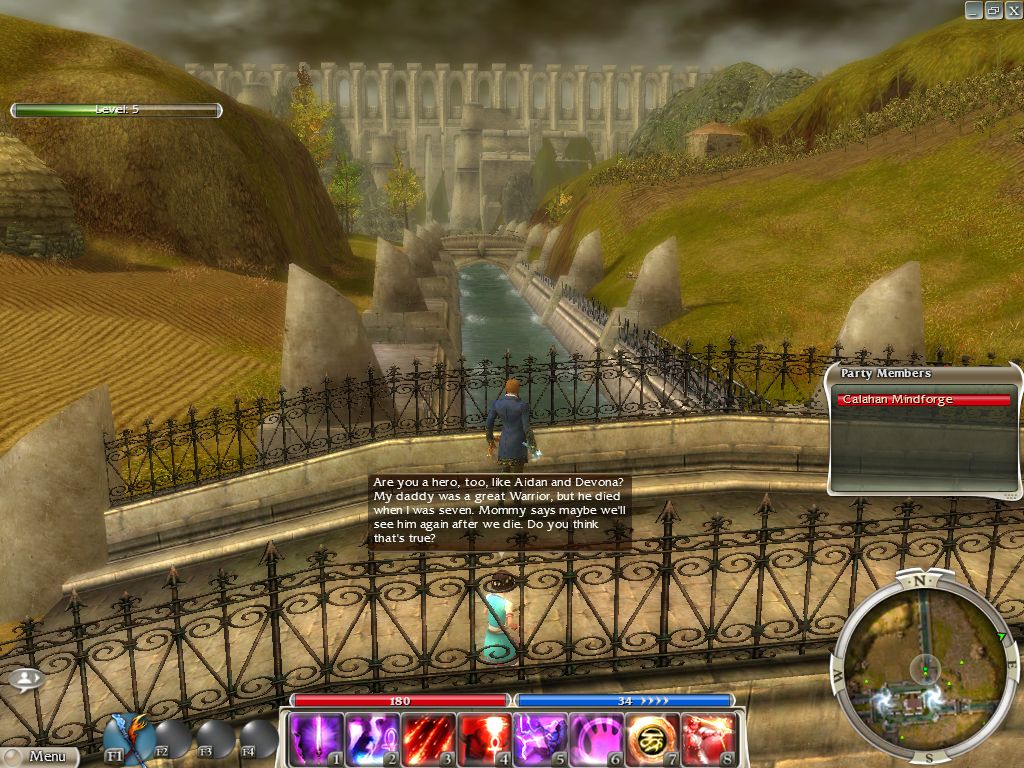Screen dimensions: 1024x768
Task: Switch to the empty F2 weapon set
Action: tap(171, 739)
